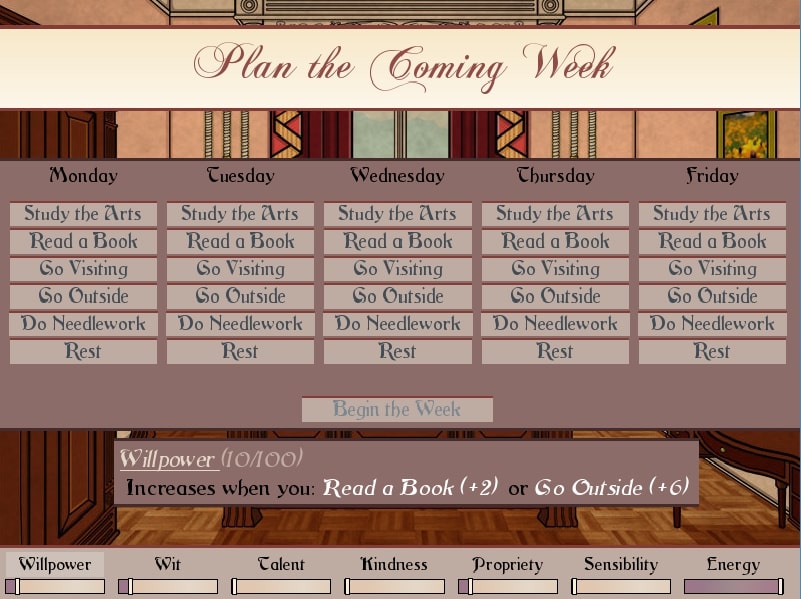Screen dimensions: 801x599
Task: Select Read a Book on Tuesday
Action: (x=240, y=241)
